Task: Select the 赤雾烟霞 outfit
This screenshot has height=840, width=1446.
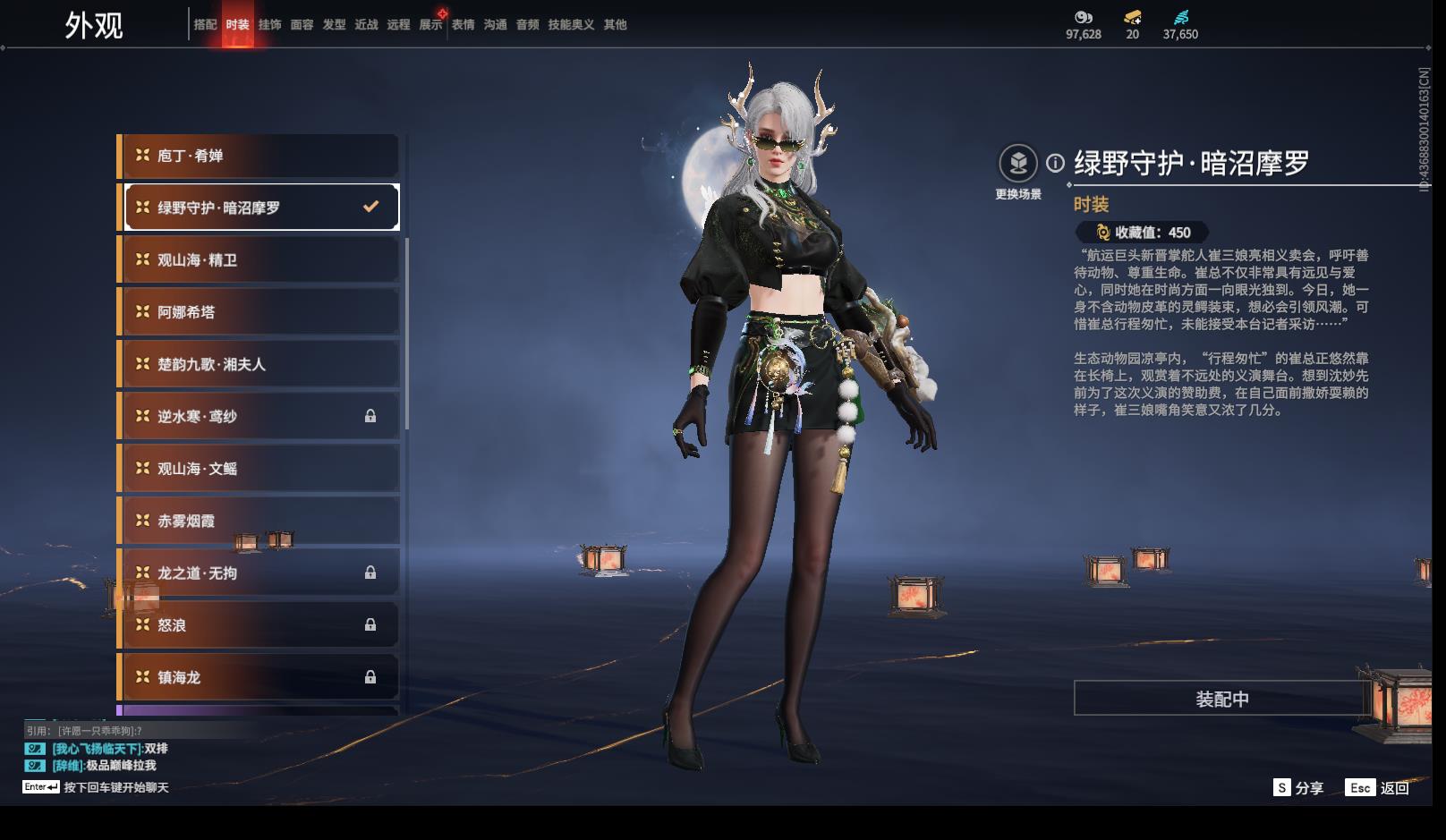Action: pos(259,521)
